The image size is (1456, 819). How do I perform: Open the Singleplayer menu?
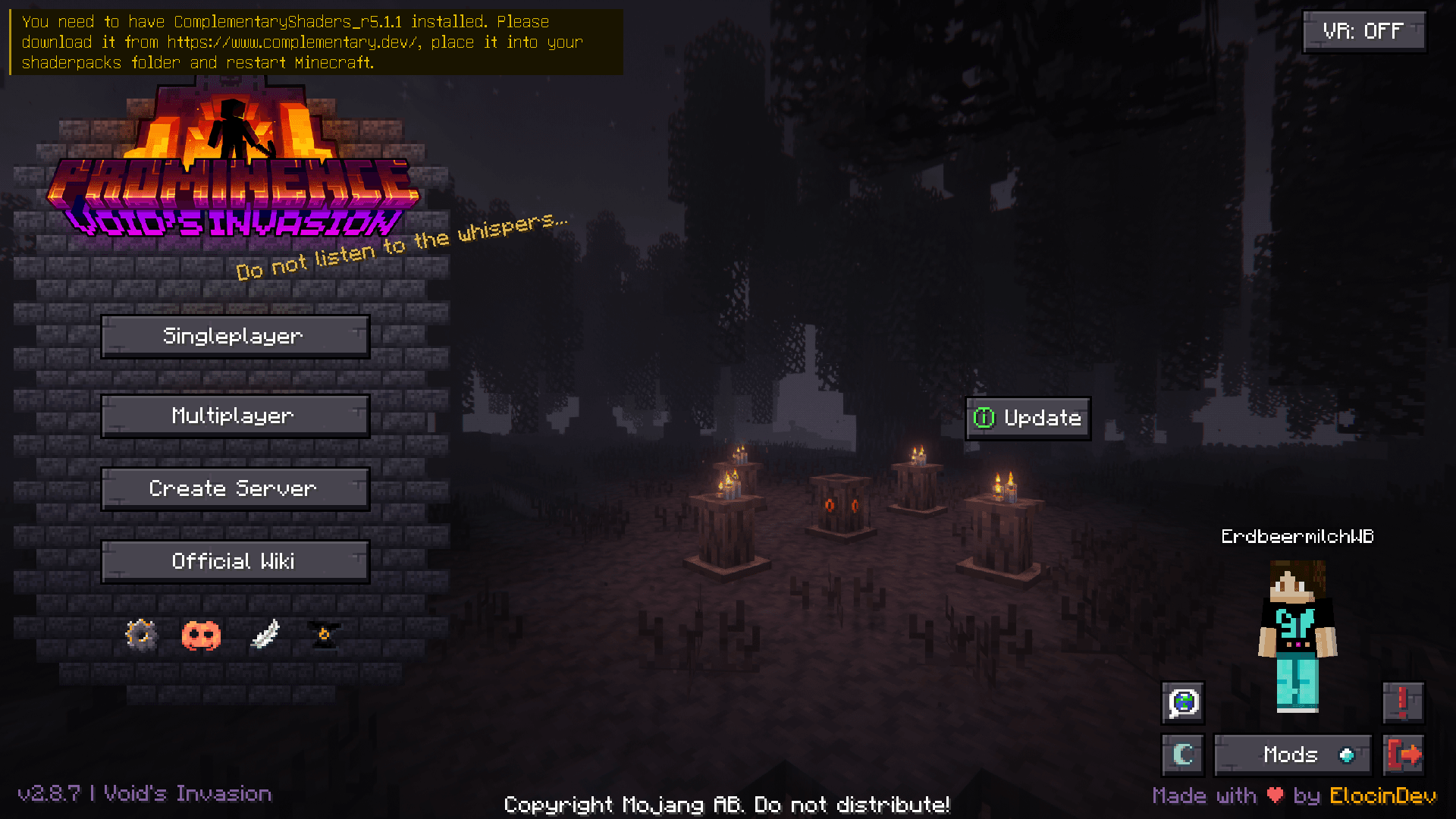[x=234, y=336]
